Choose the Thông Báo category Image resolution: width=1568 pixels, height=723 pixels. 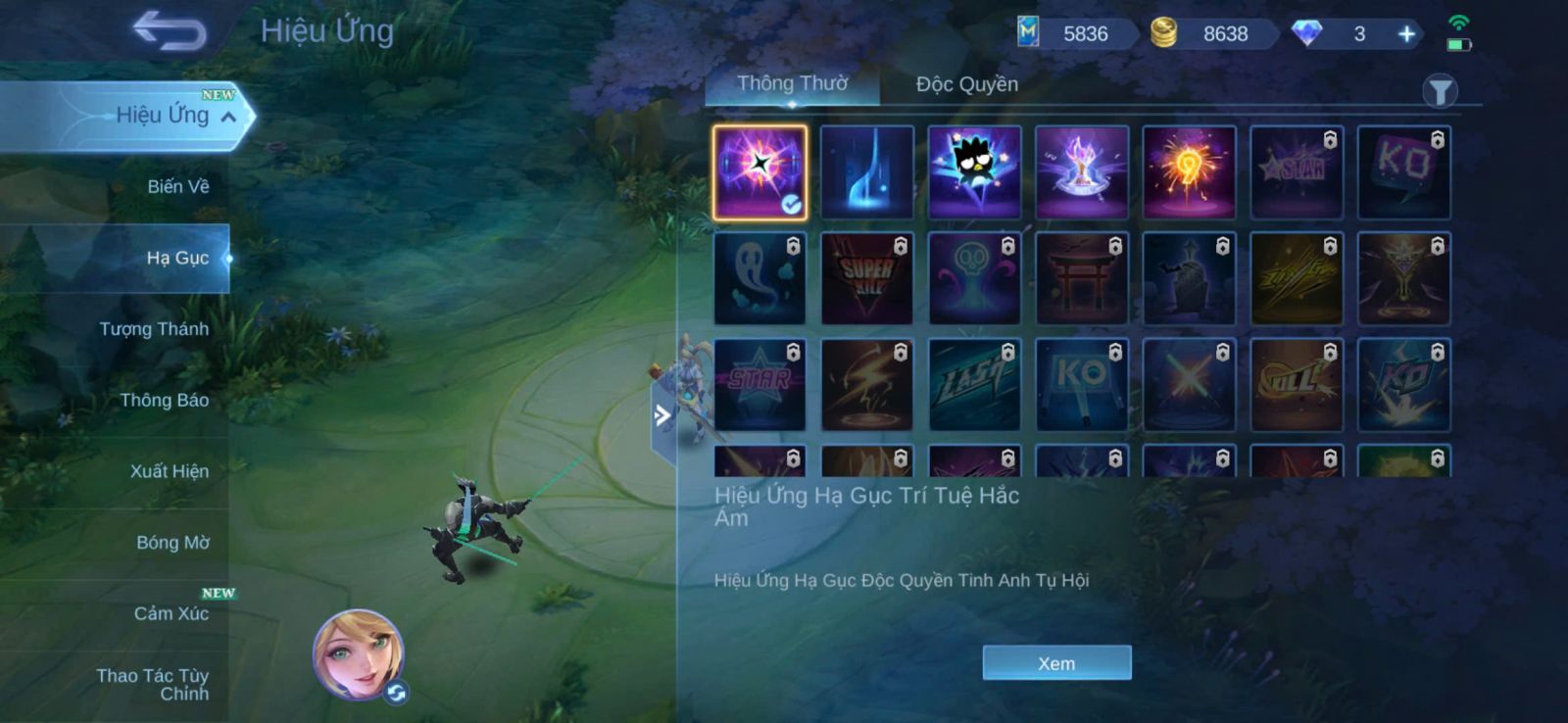click(x=164, y=400)
